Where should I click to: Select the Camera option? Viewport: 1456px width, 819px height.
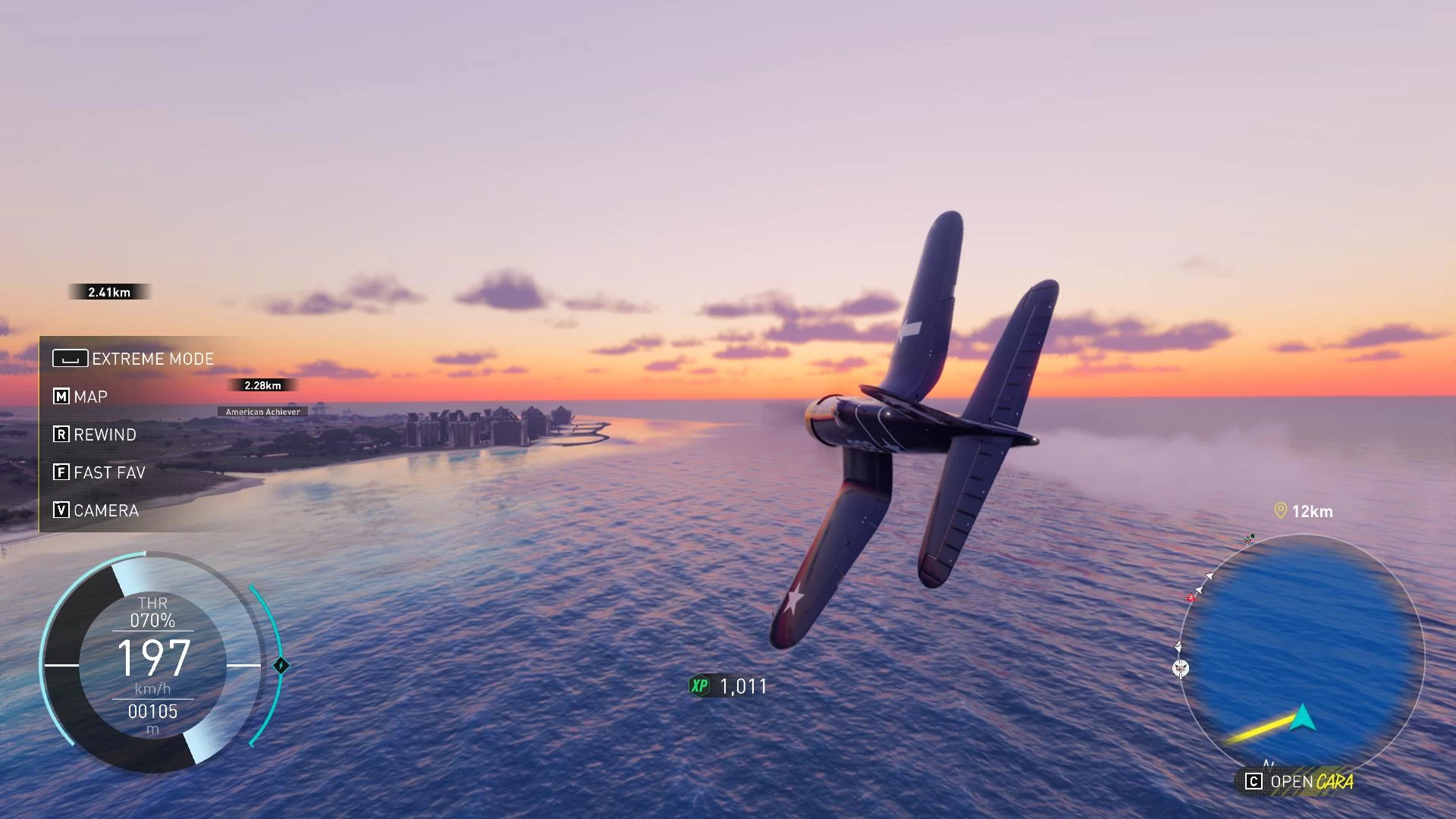(96, 510)
